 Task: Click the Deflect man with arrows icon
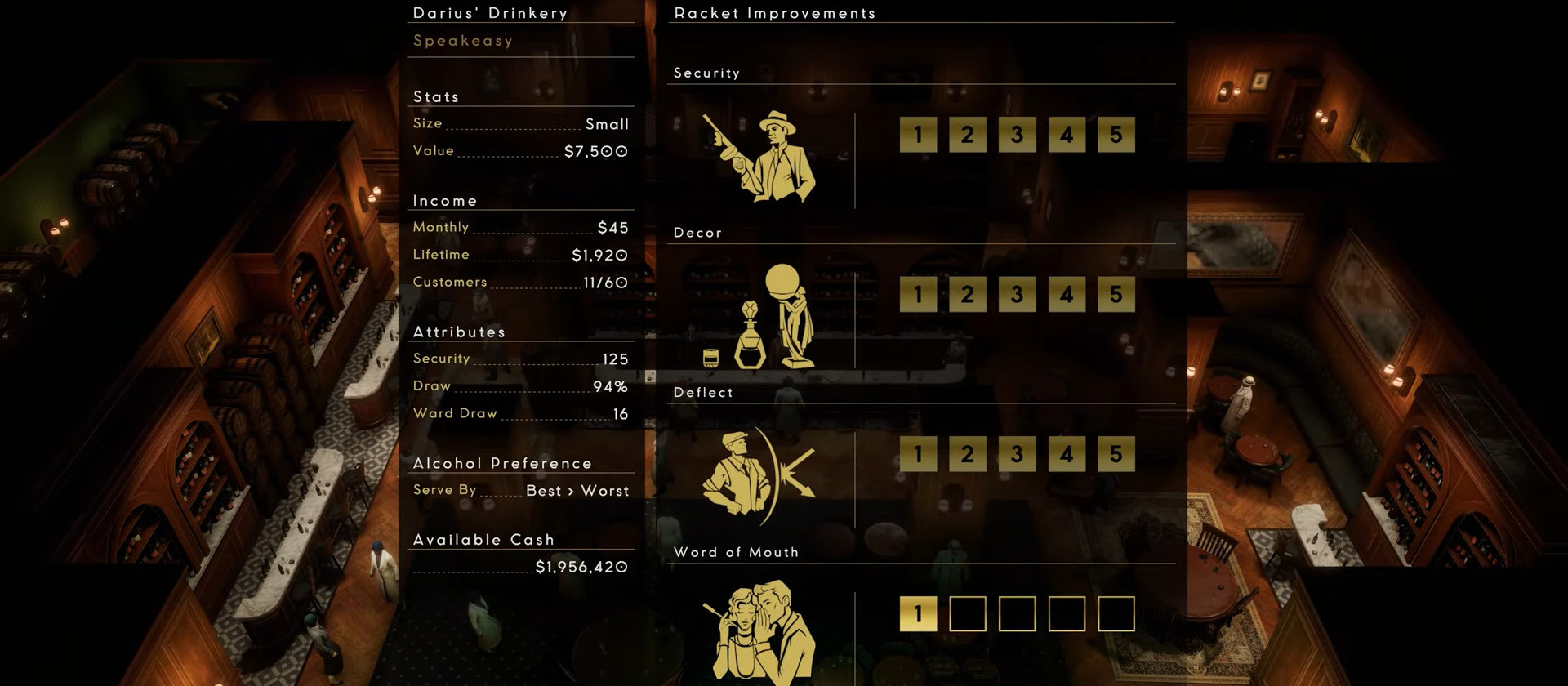pyautogui.click(x=758, y=476)
